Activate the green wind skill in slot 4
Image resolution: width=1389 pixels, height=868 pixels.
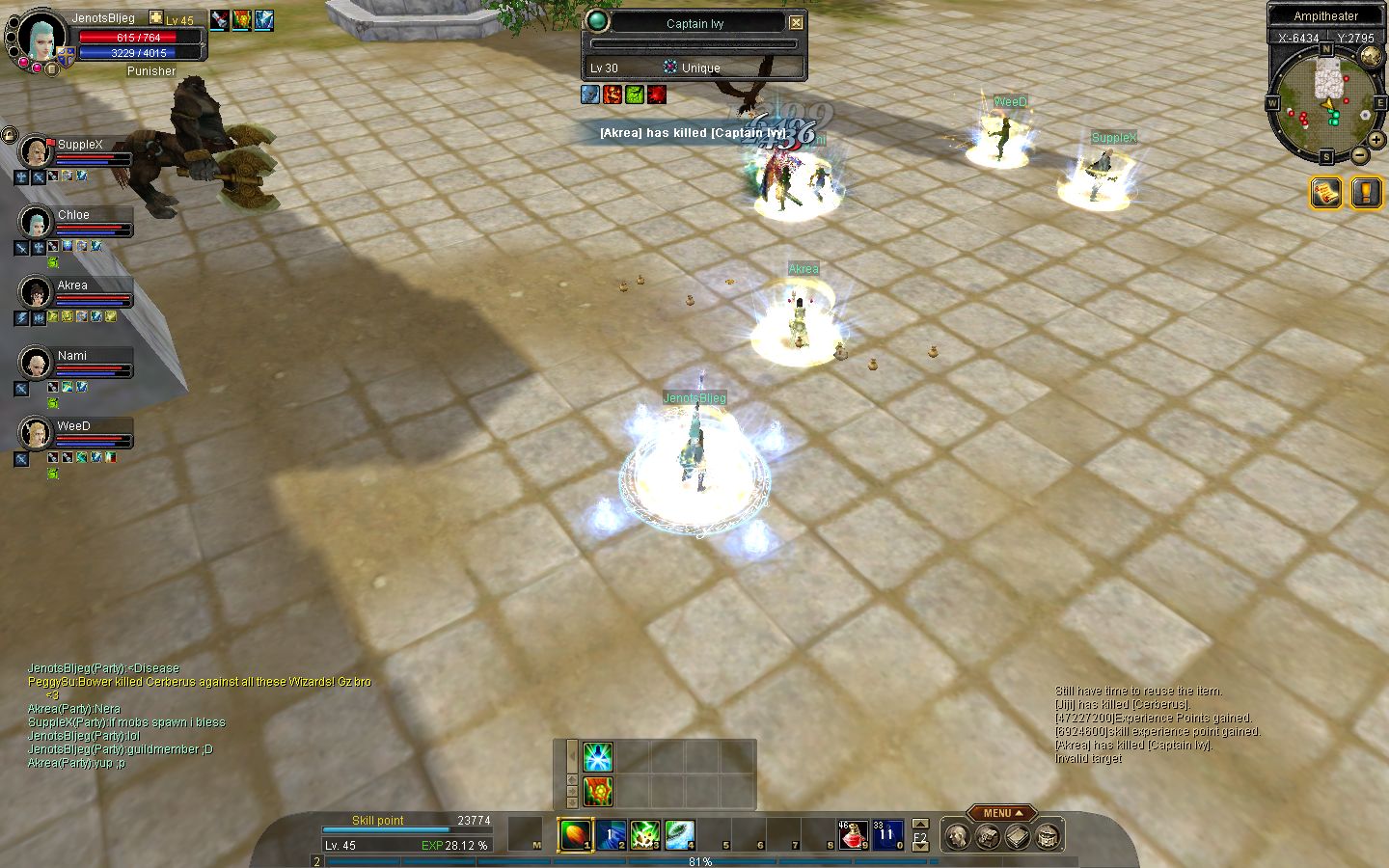679,834
